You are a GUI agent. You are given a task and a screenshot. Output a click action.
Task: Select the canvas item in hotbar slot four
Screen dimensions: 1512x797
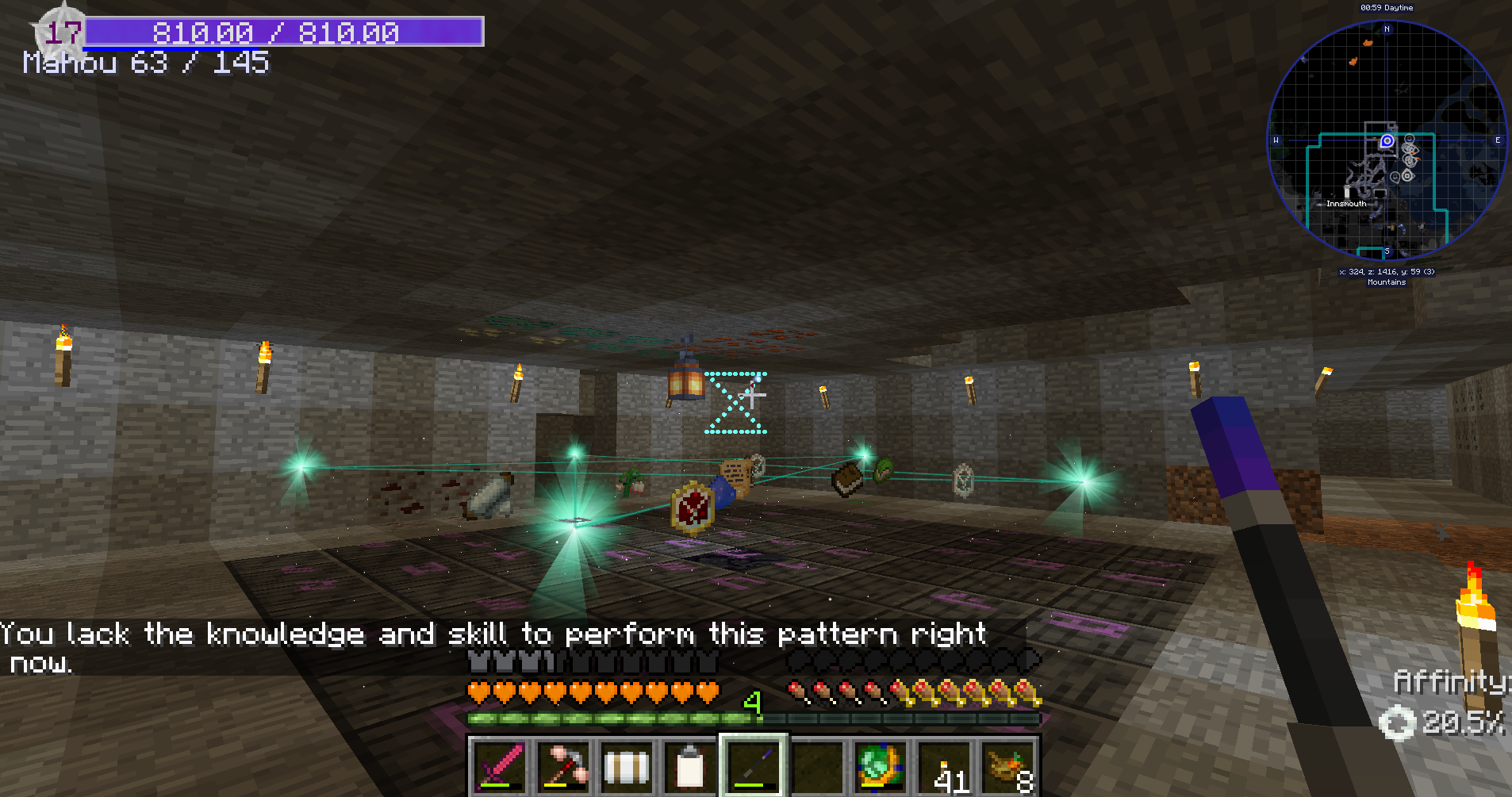tap(689, 766)
